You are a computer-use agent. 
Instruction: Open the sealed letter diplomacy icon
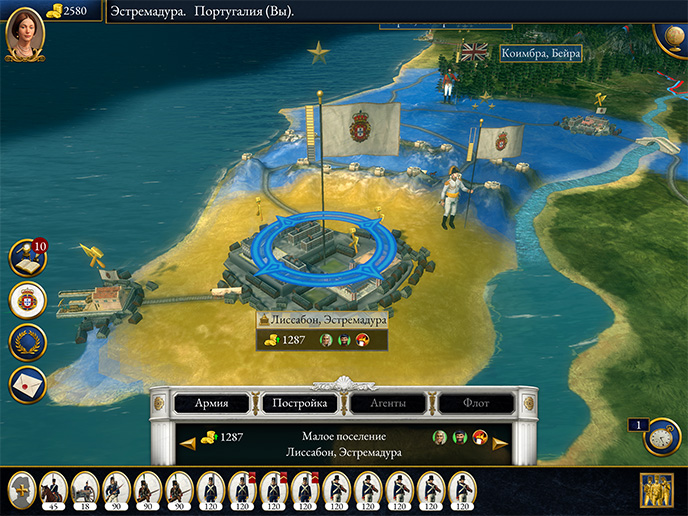(x=27, y=384)
